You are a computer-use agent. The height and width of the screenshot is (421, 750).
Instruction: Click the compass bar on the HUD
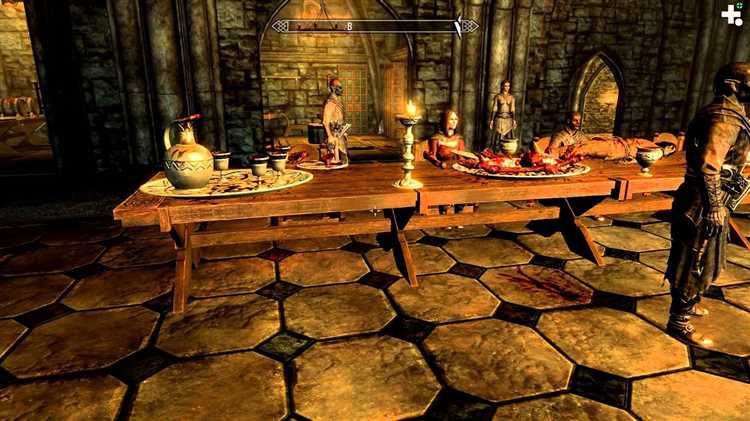click(375, 26)
